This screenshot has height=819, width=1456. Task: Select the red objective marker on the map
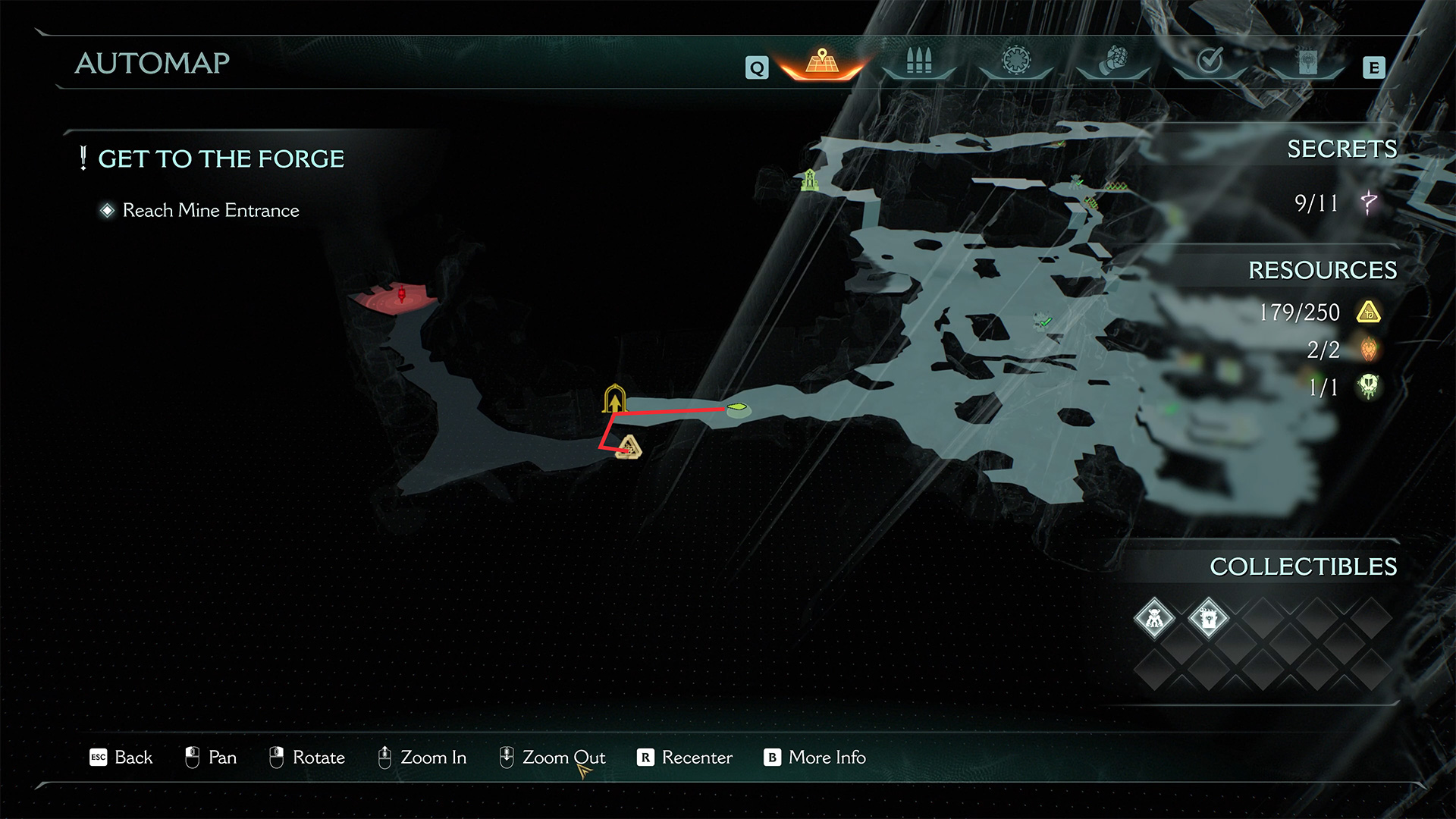point(402,294)
